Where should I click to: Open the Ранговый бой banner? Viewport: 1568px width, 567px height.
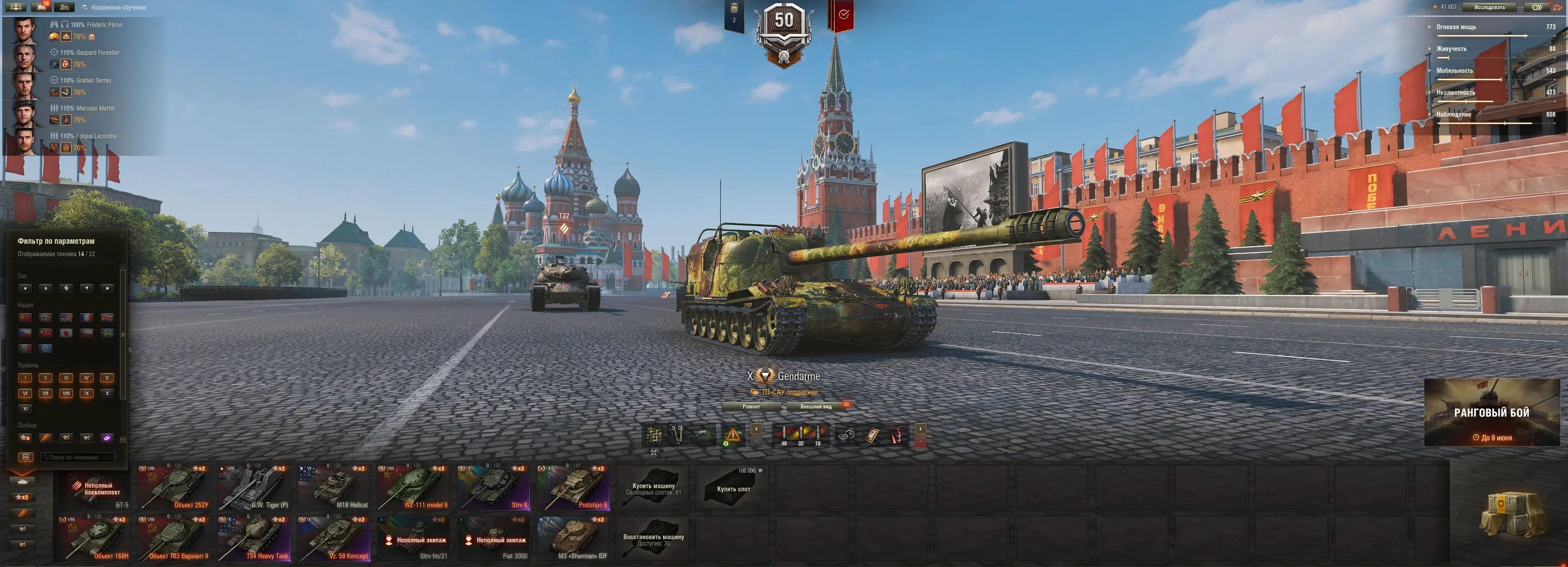coord(1491,412)
